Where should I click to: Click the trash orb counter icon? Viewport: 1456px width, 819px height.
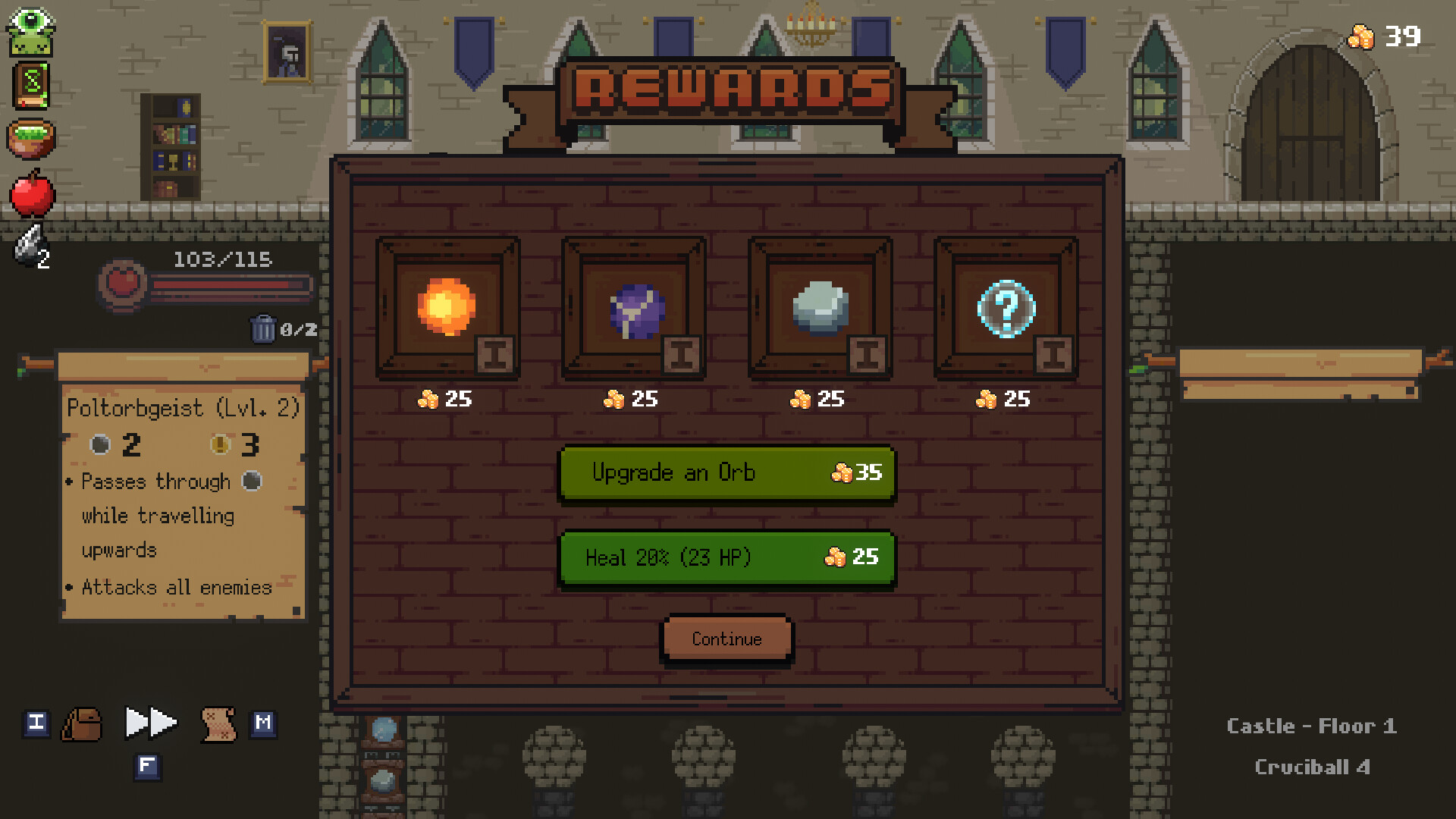265,329
